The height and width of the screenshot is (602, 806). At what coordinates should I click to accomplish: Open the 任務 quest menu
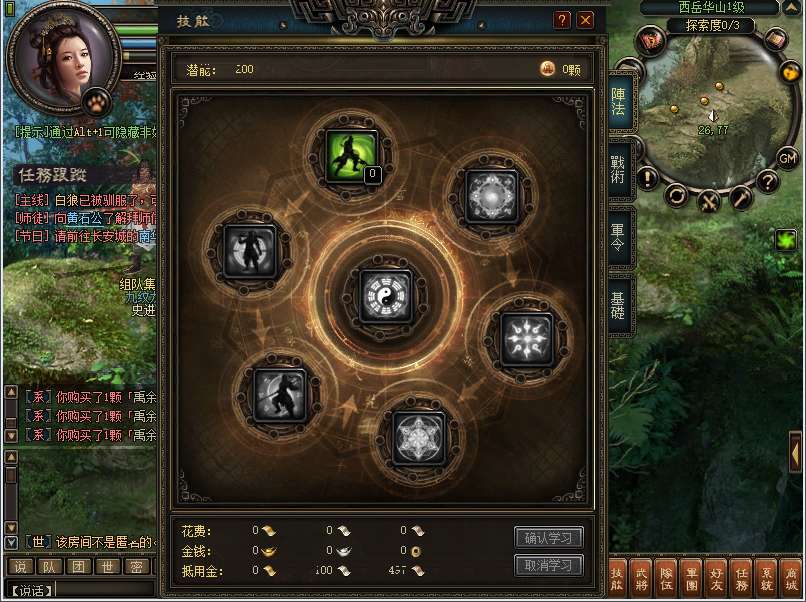(x=742, y=579)
